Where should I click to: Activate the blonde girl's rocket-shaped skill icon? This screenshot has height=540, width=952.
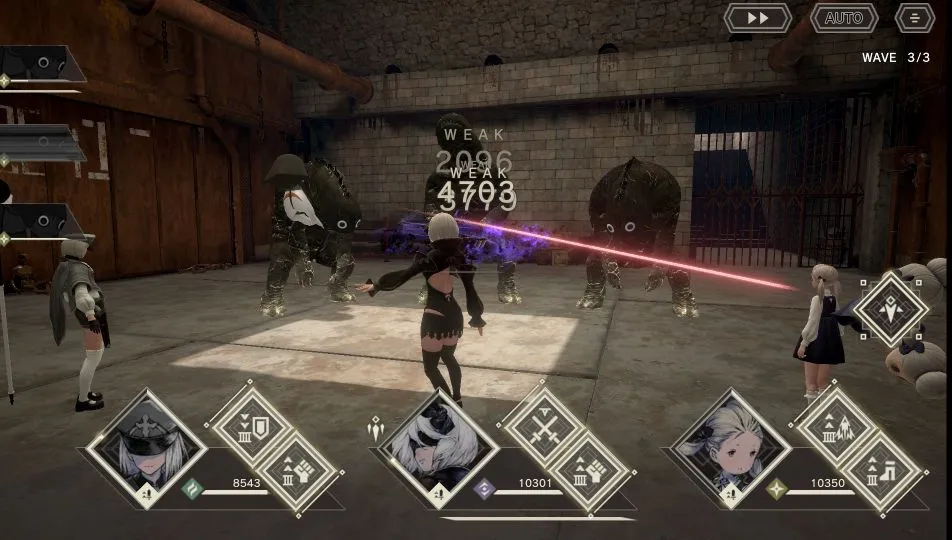pos(834,421)
